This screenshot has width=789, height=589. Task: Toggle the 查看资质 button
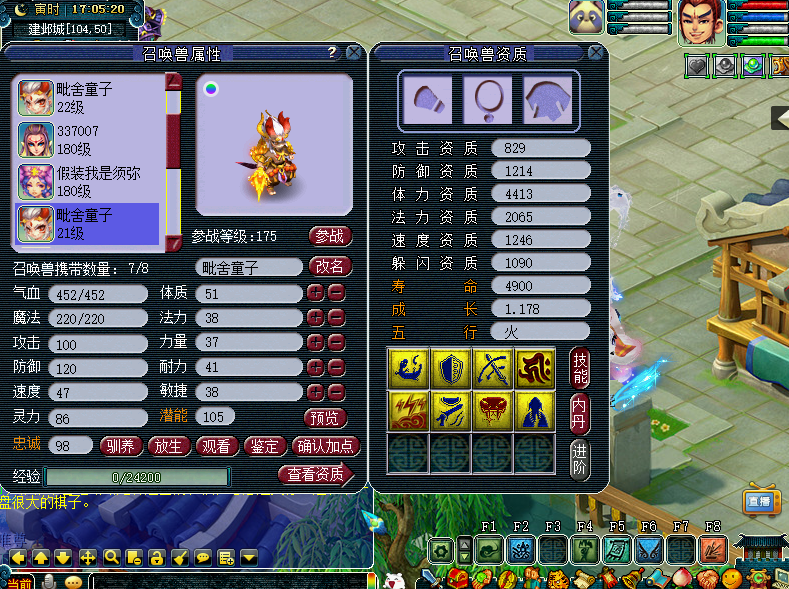316,475
